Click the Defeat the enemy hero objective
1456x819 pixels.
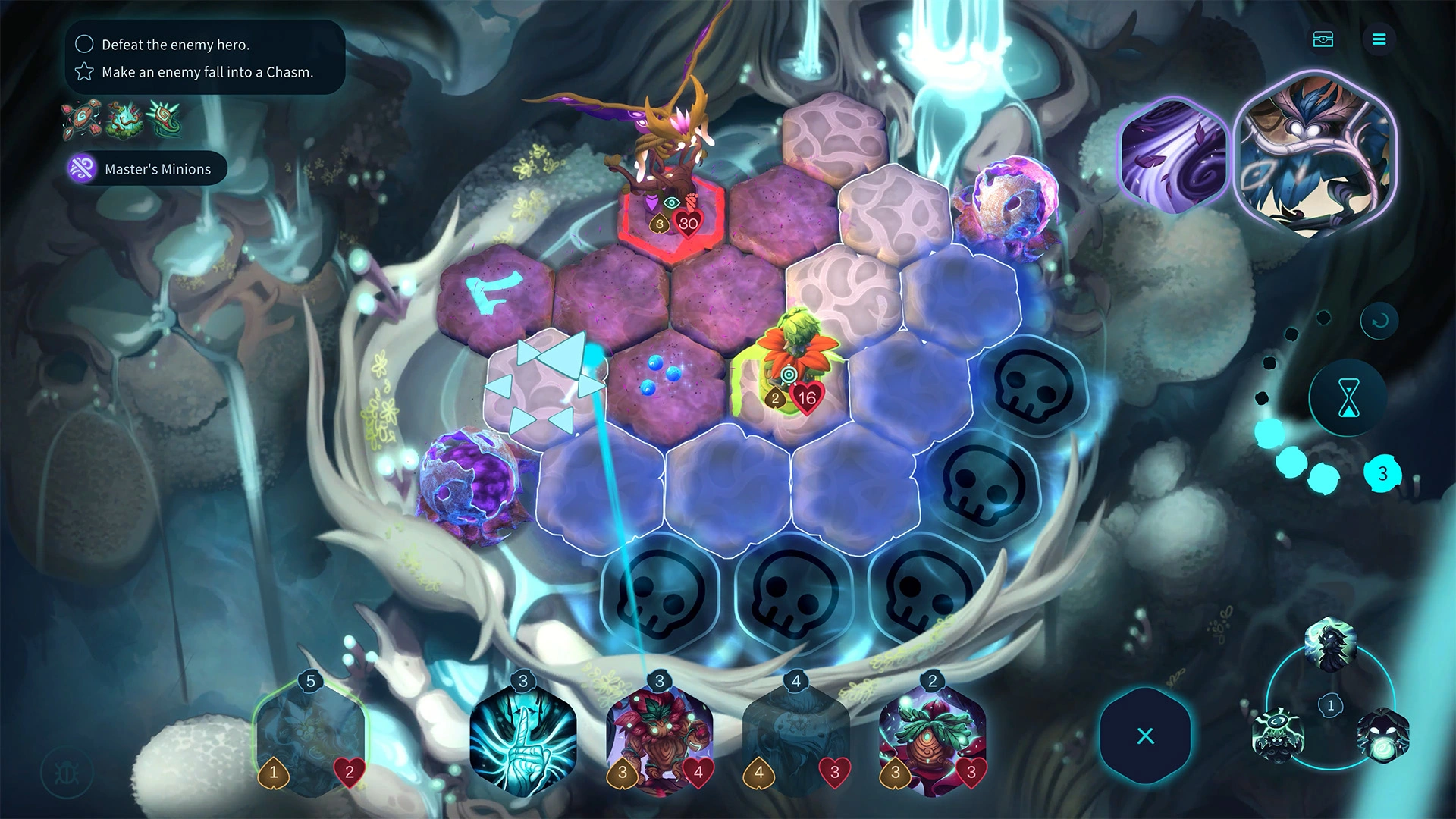[175, 45]
